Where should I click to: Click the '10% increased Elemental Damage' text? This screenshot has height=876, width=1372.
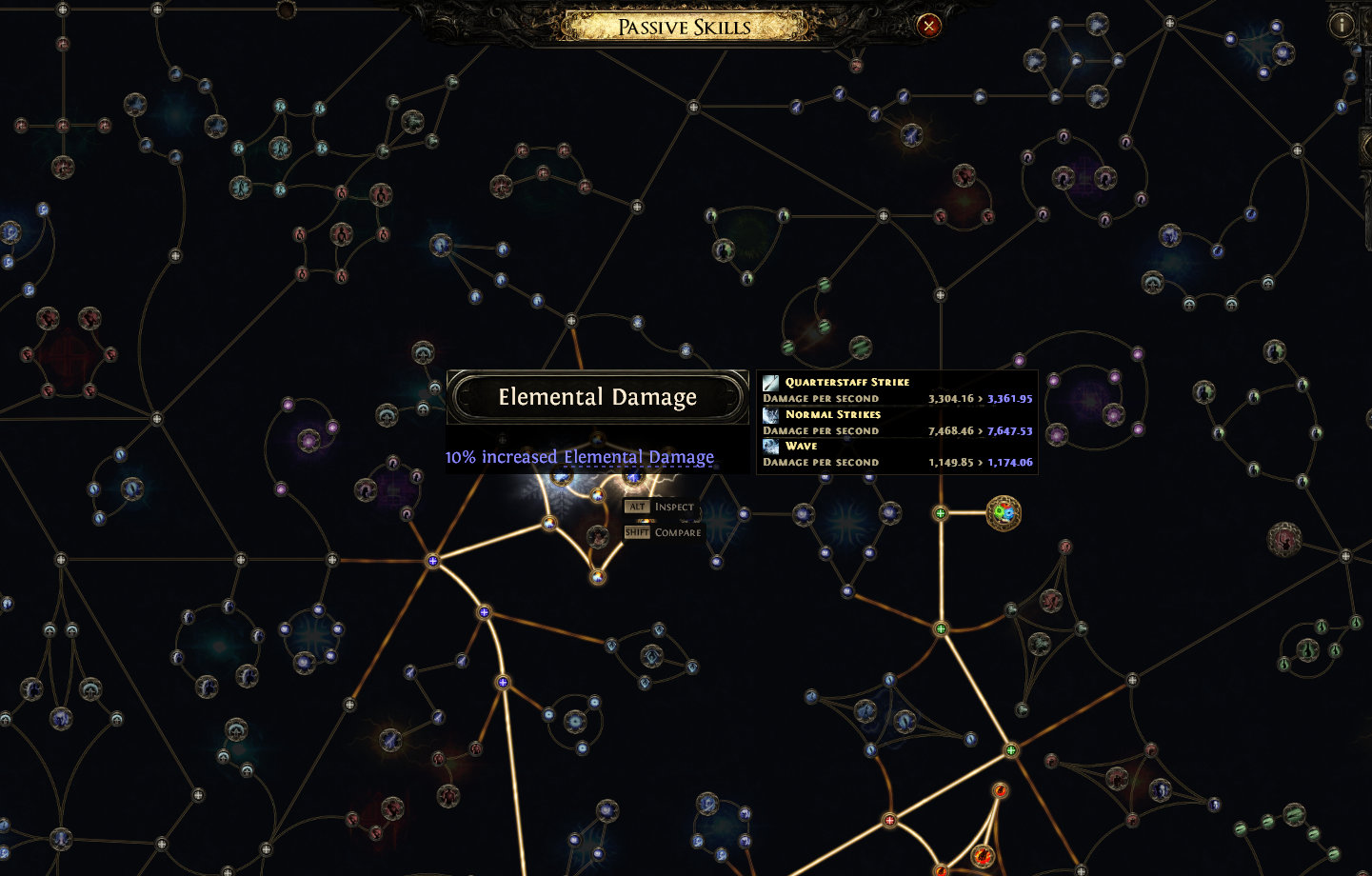click(x=579, y=457)
